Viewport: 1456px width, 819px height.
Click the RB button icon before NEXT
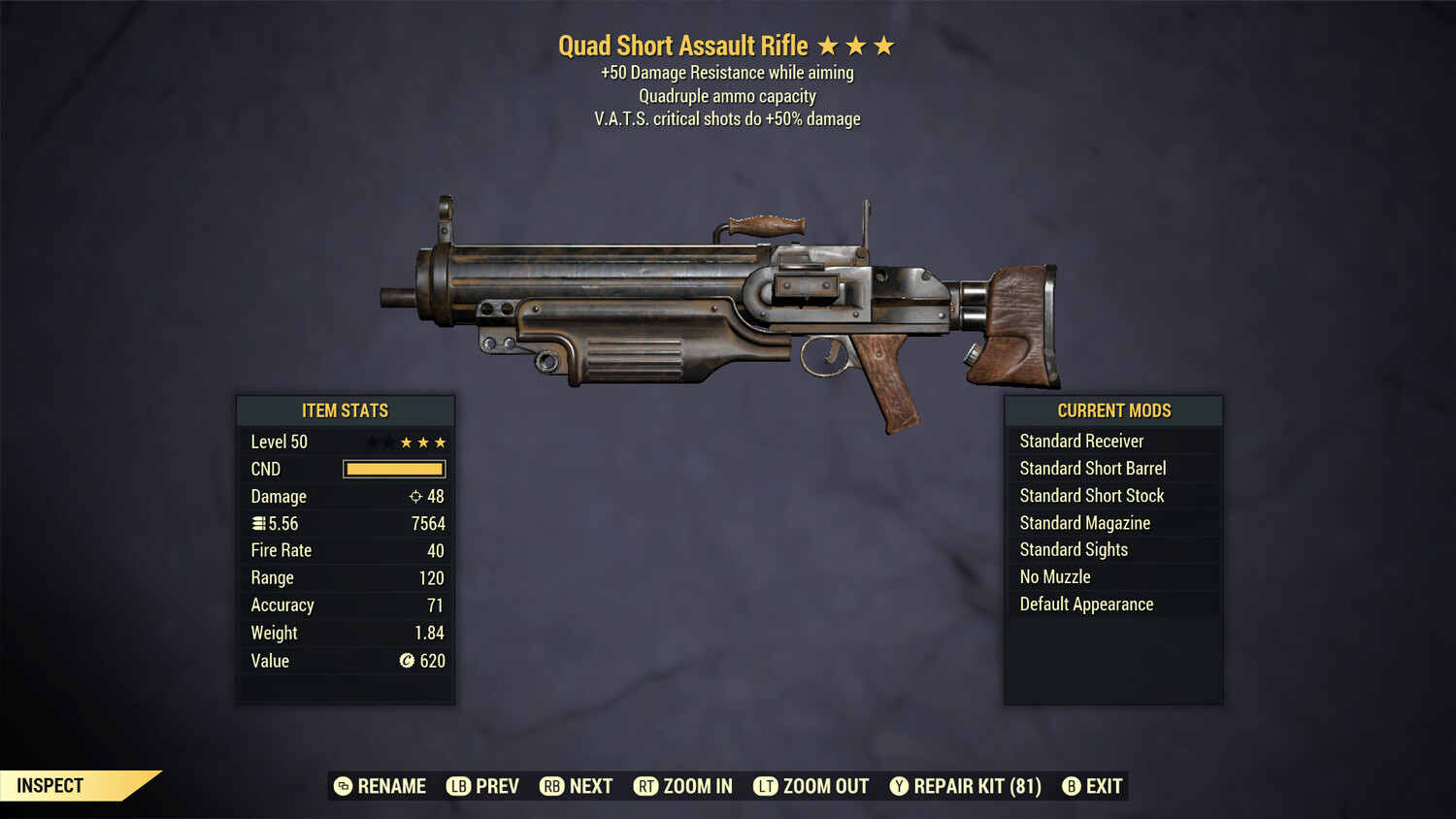click(x=553, y=786)
